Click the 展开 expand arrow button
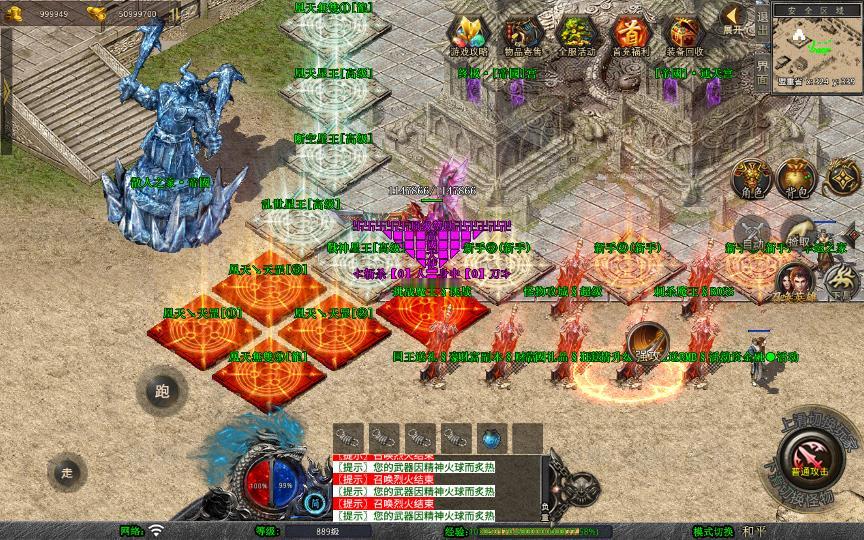864x540 pixels. 735,18
